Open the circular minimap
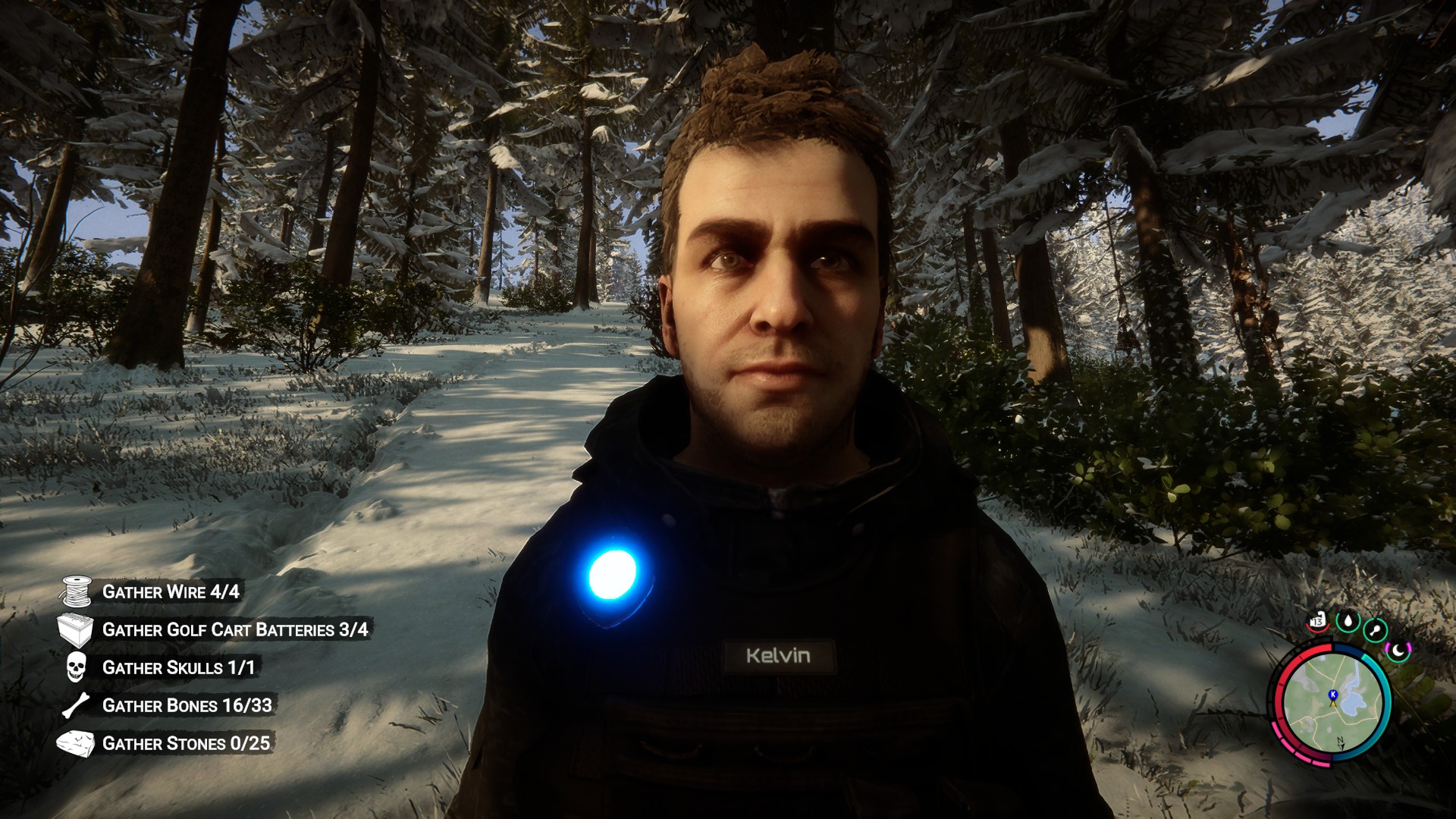 pos(1332,702)
